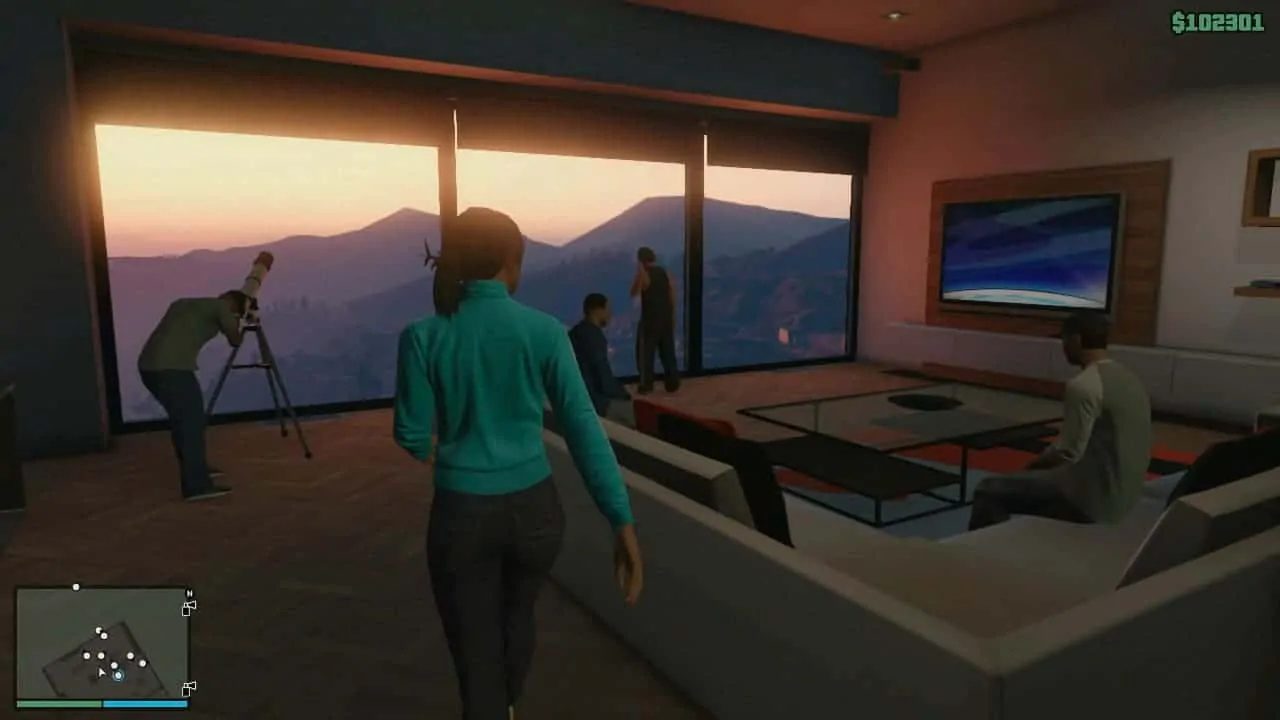Select the white friend blip near minimap top

(76, 587)
